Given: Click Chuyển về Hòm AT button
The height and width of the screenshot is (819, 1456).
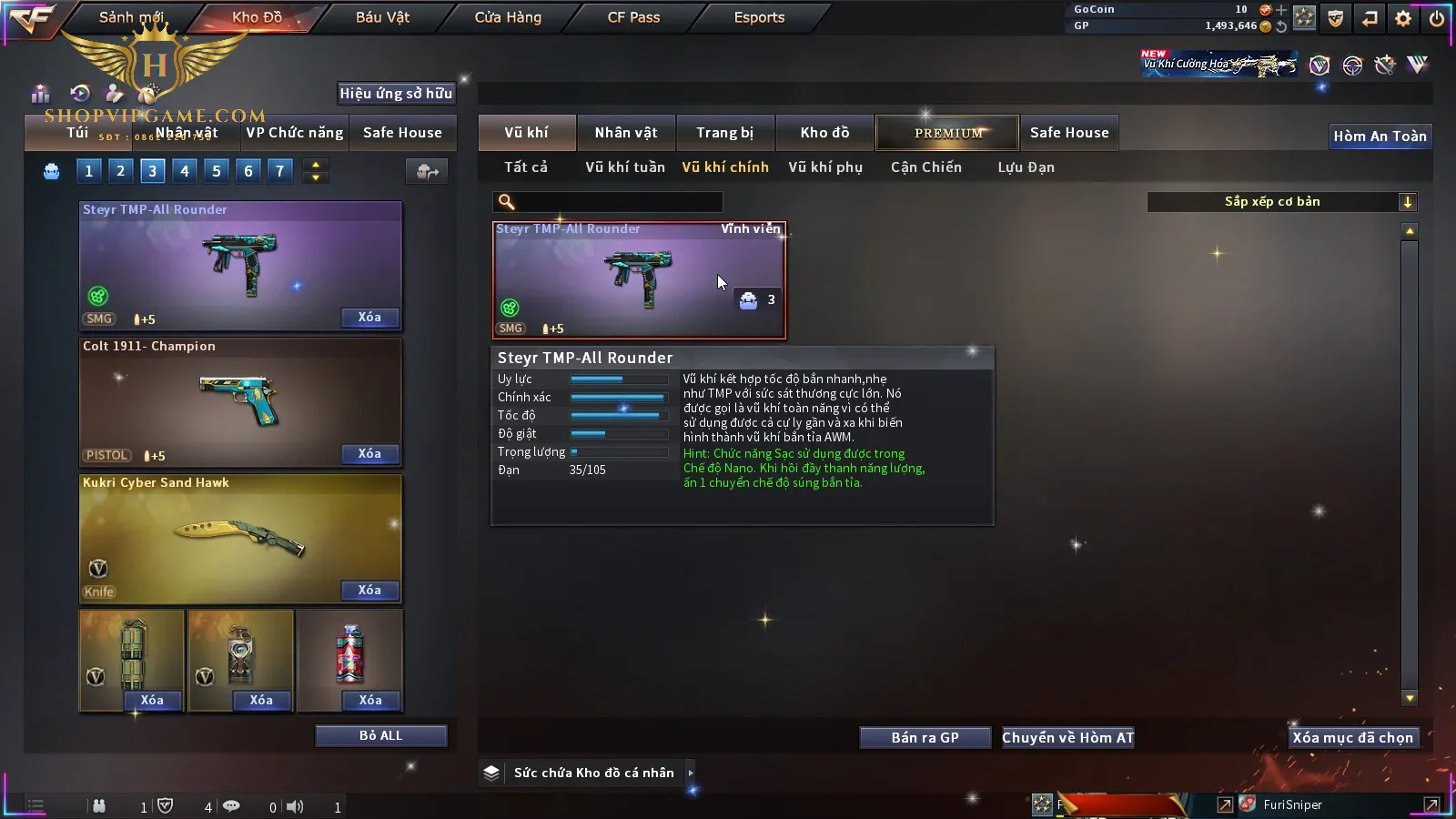Looking at the screenshot, I should pyautogui.click(x=1067, y=738).
